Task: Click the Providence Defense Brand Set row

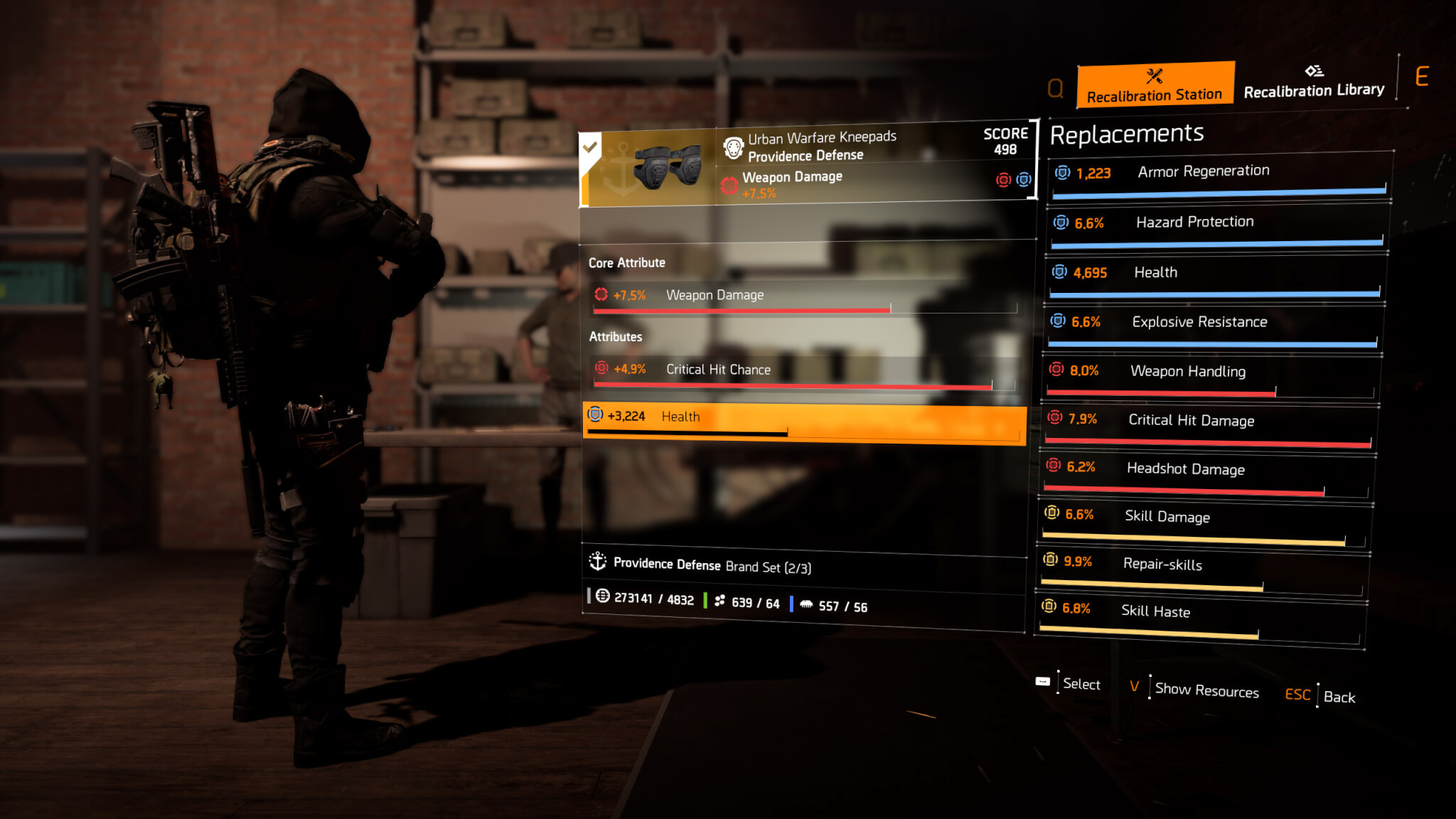Action: click(803, 566)
